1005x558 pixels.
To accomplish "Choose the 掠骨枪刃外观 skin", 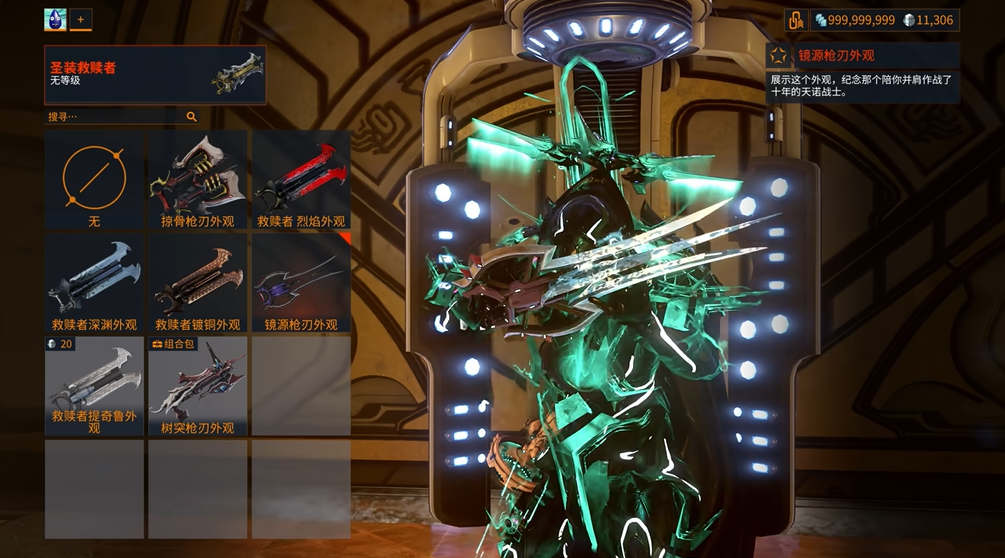I will tap(197, 181).
